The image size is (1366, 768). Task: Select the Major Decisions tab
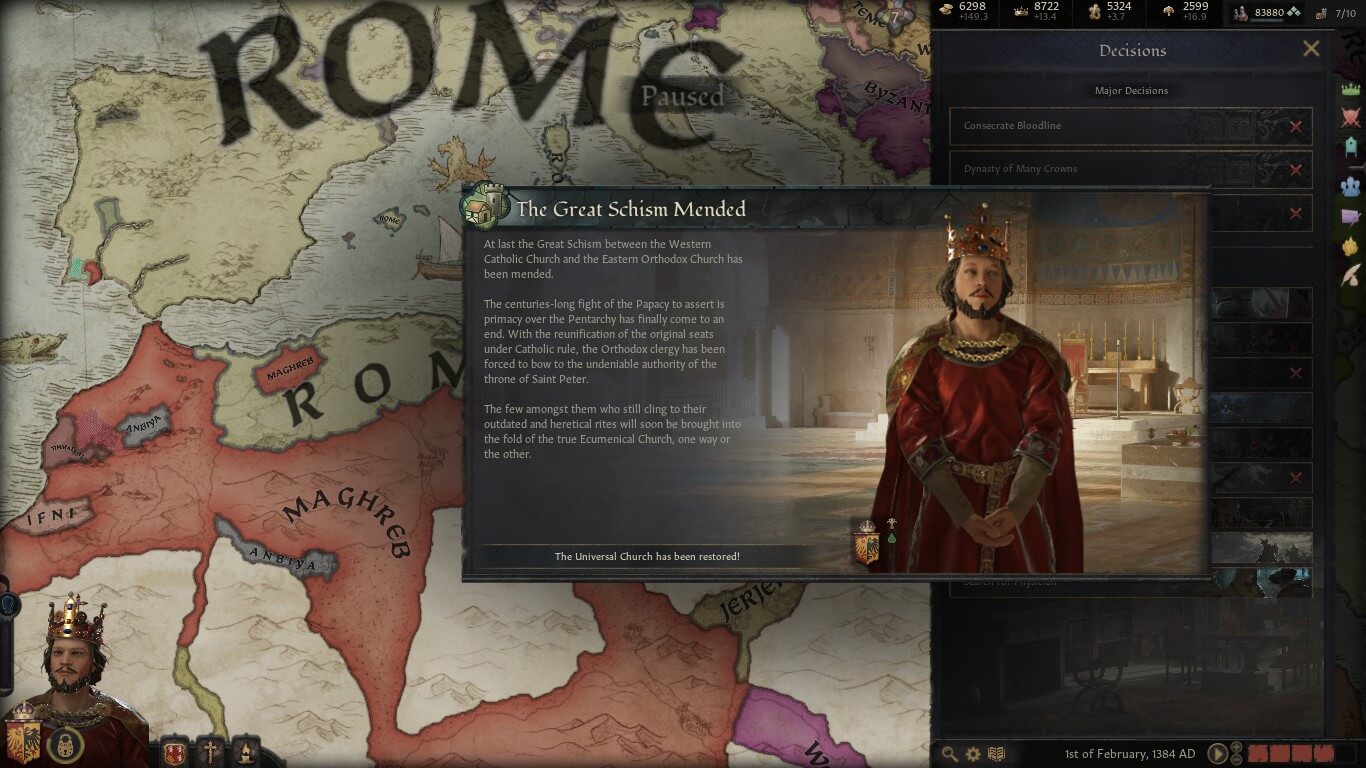pyautogui.click(x=1131, y=90)
